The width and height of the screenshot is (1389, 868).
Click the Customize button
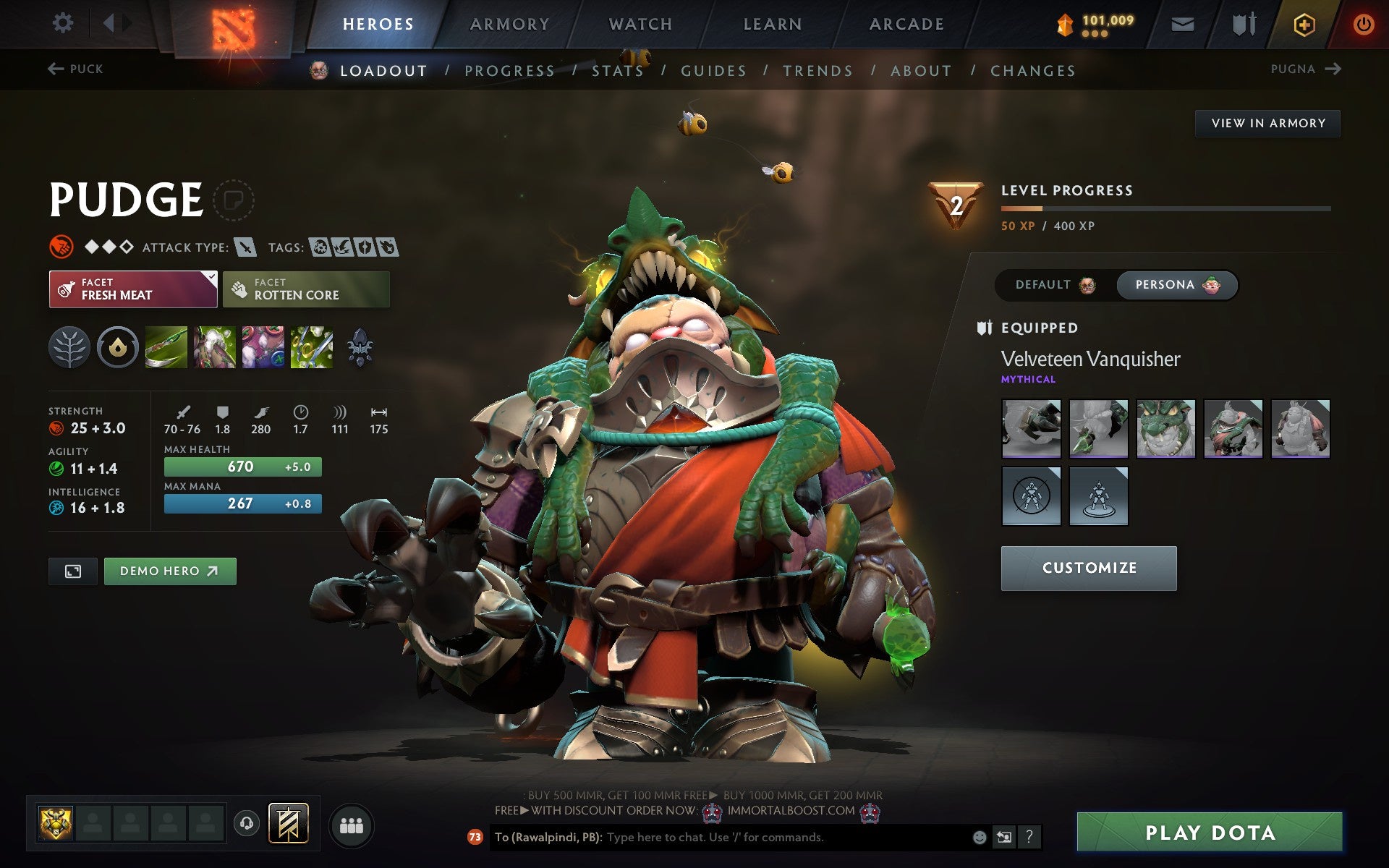[1089, 569]
